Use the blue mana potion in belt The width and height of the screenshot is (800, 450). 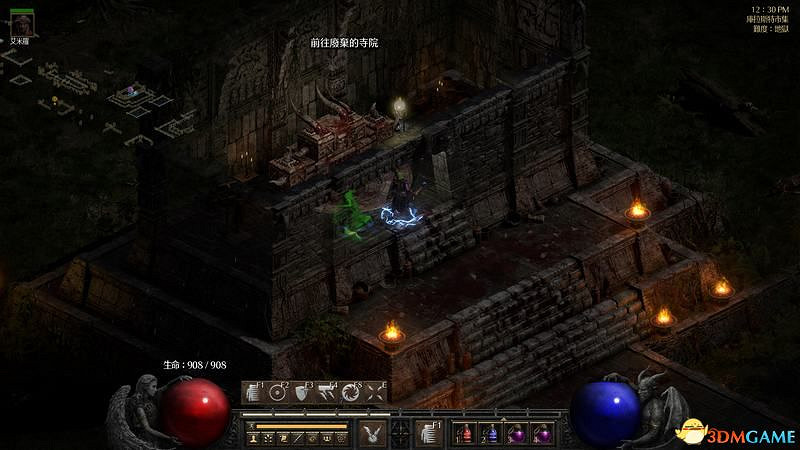click(x=493, y=433)
